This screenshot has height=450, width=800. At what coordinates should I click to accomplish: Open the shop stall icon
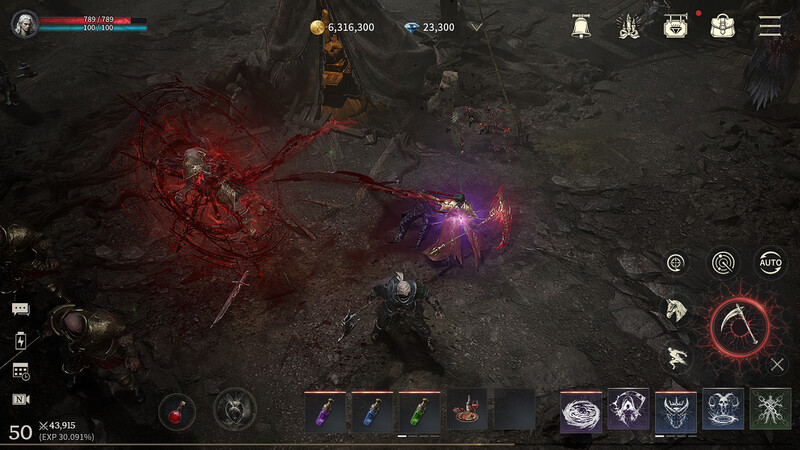675,27
